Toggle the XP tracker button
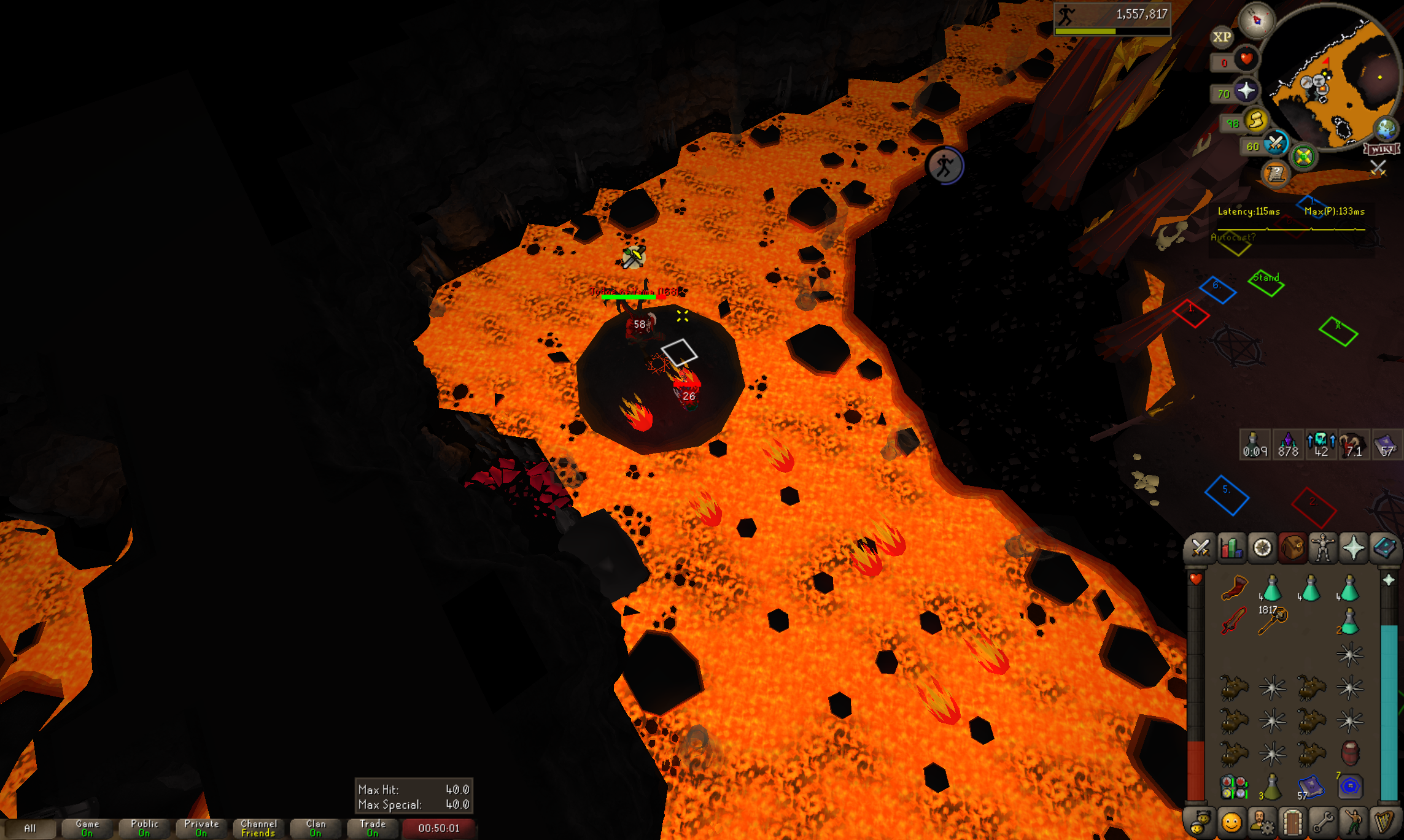Screen dimensions: 1404x840 click(x=1222, y=37)
